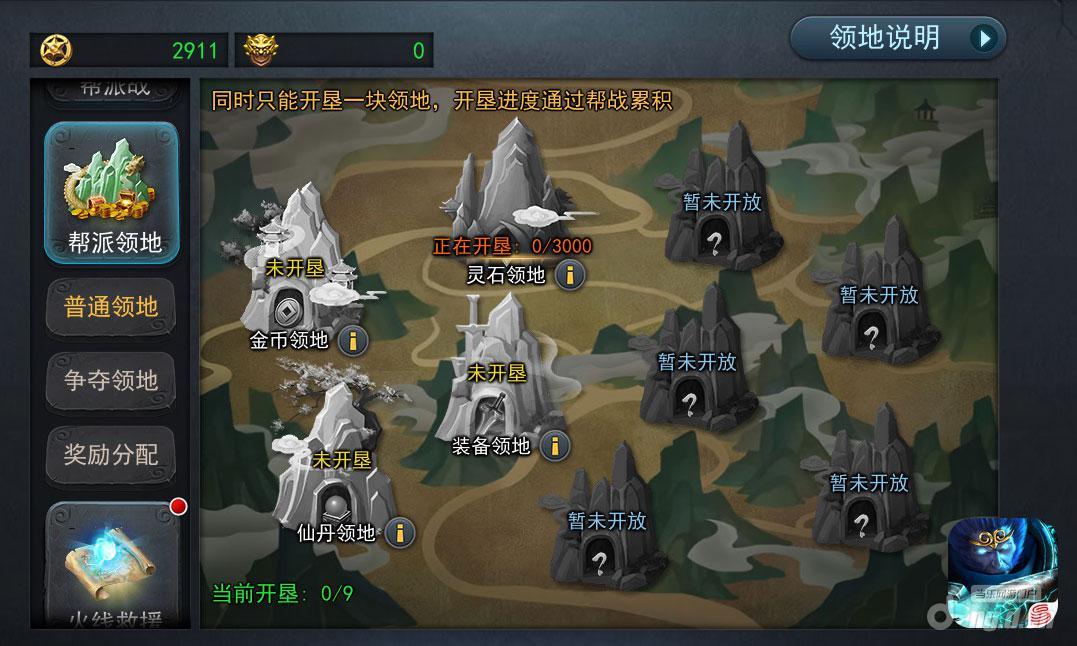Open the 火线救援 scroll entry
Screen dimensions: 1077x646
point(112,565)
